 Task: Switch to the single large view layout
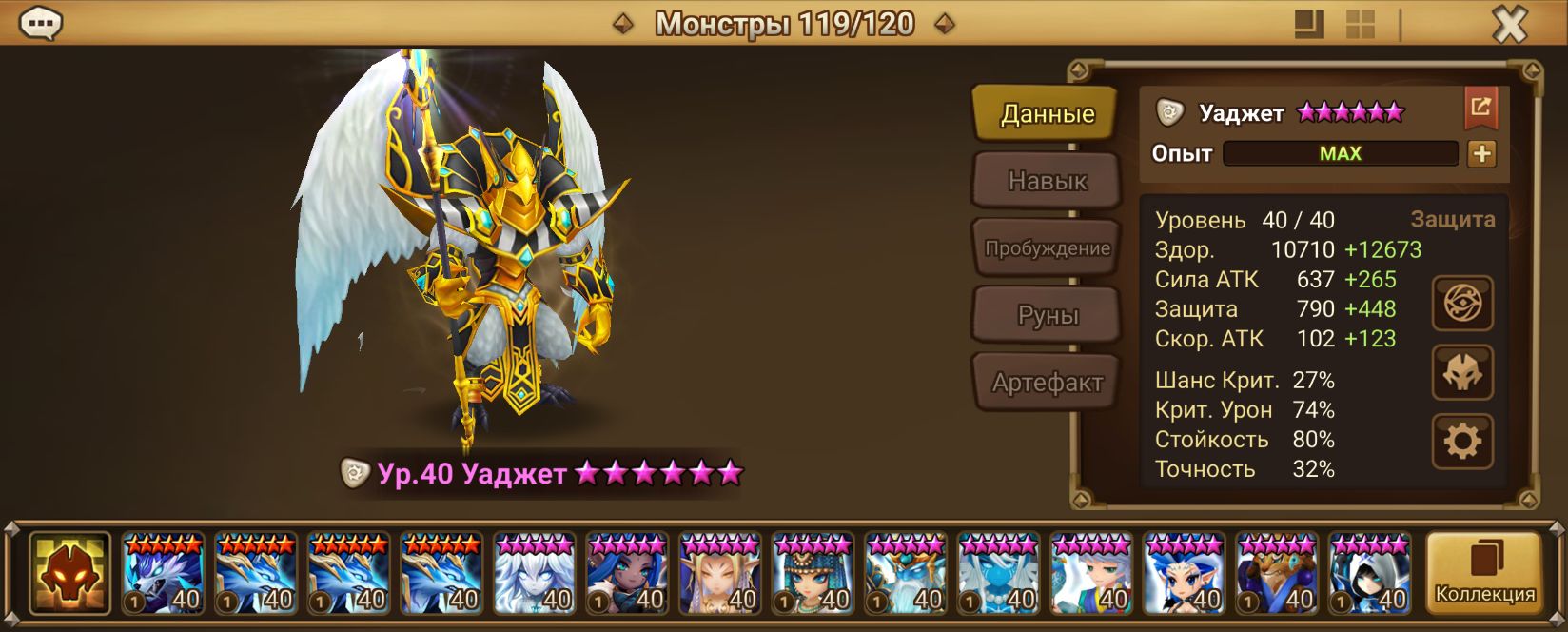pyautogui.click(x=1309, y=24)
